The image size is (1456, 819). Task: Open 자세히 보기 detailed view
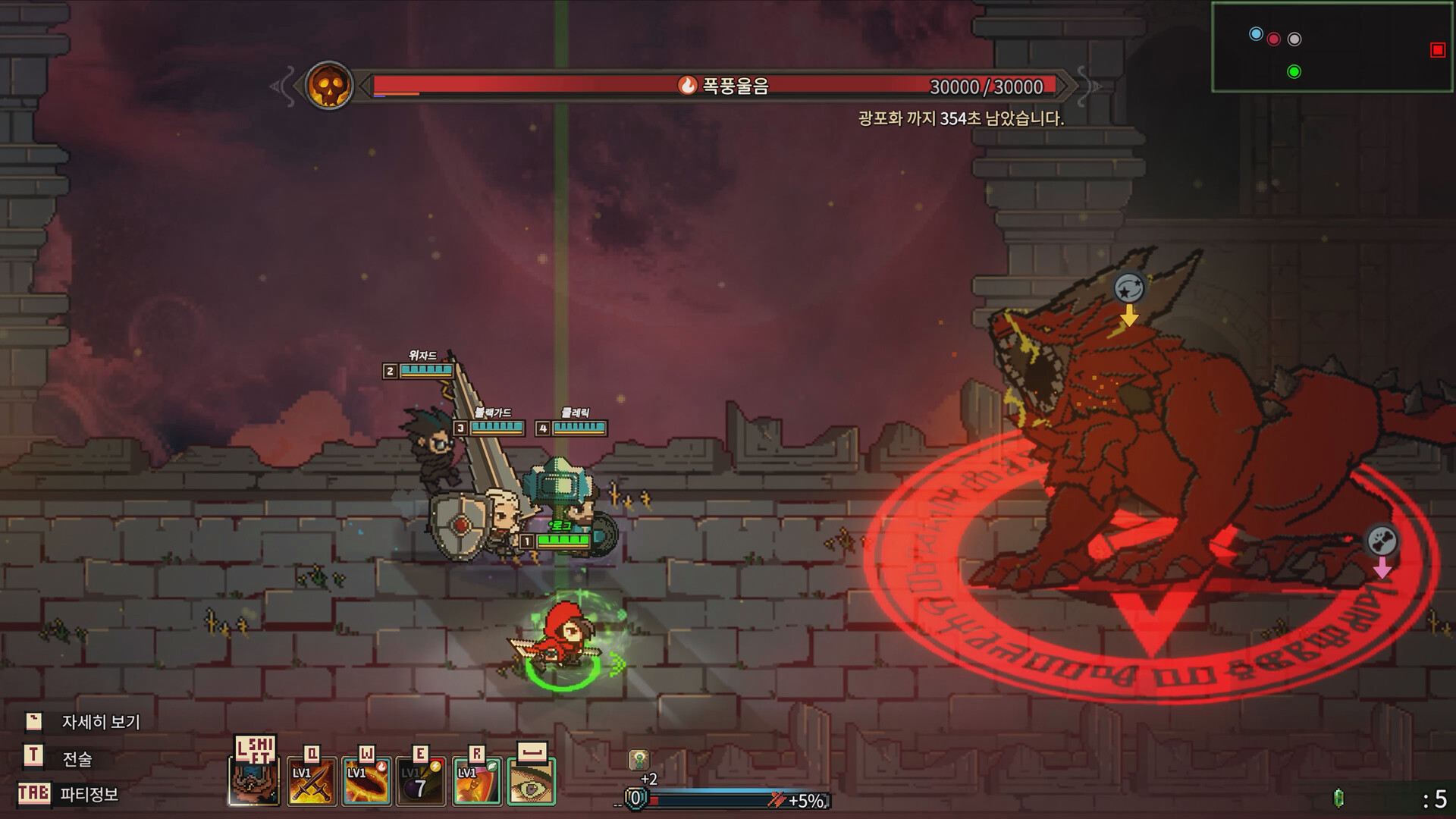[x=100, y=722]
